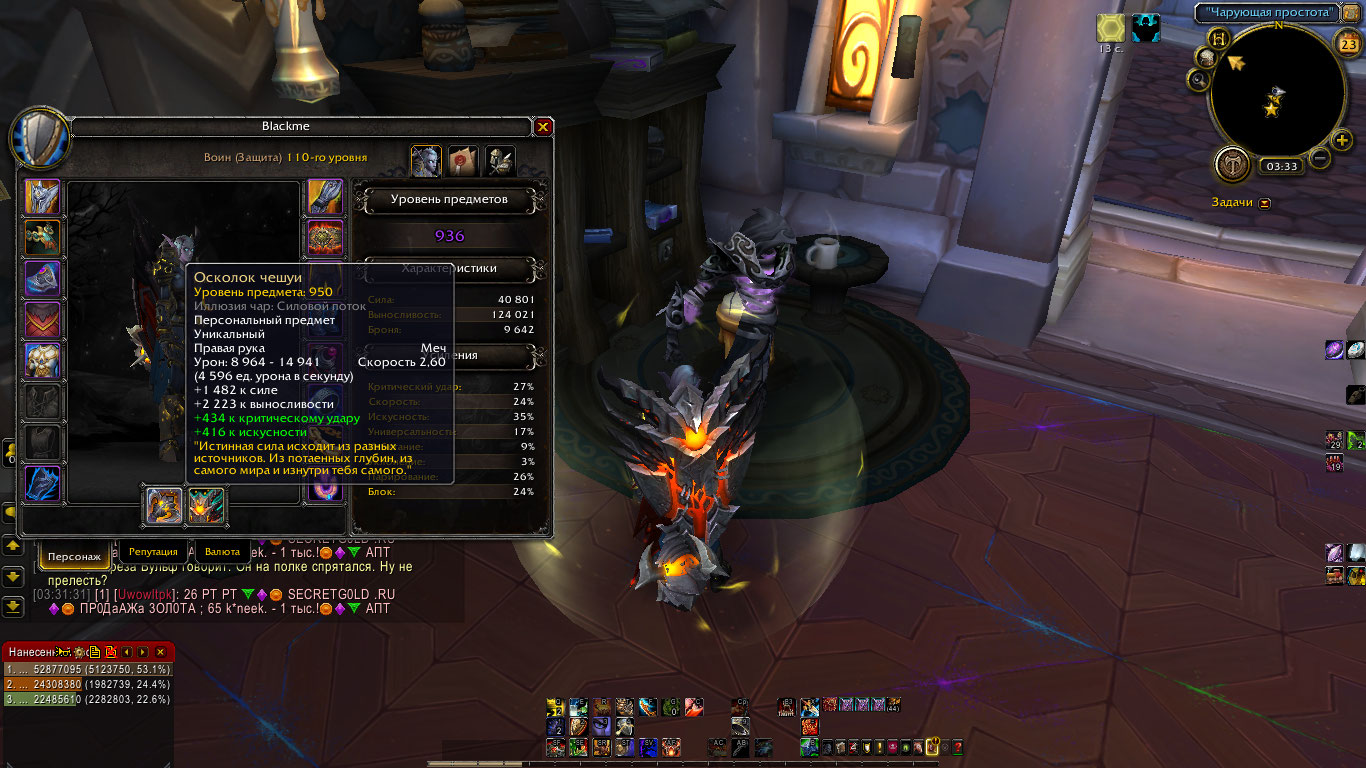
Task: Open the titles pane scroll icon
Action: pyautogui.click(x=463, y=160)
